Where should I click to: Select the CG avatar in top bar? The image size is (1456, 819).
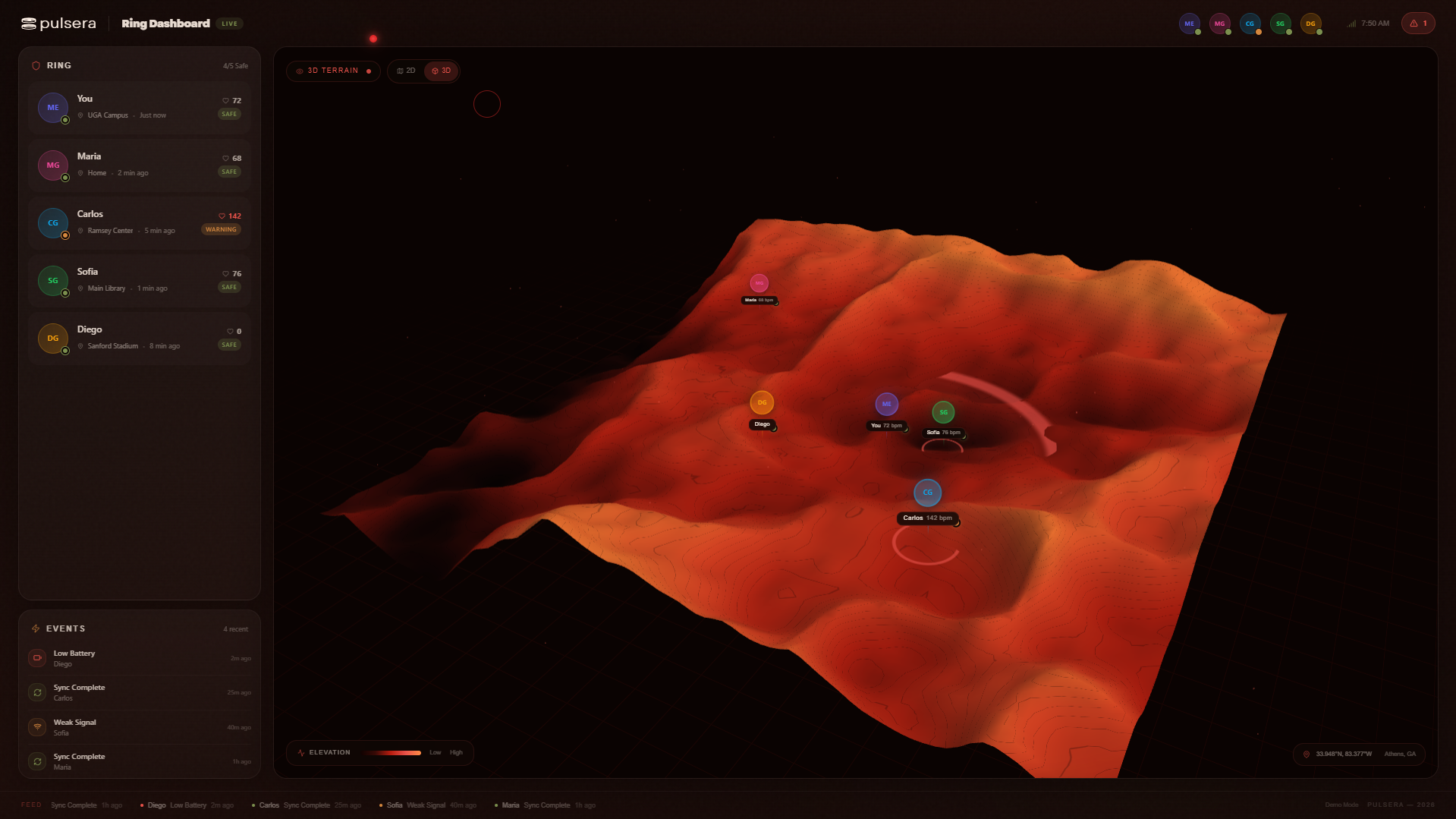pyautogui.click(x=1250, y=24)
